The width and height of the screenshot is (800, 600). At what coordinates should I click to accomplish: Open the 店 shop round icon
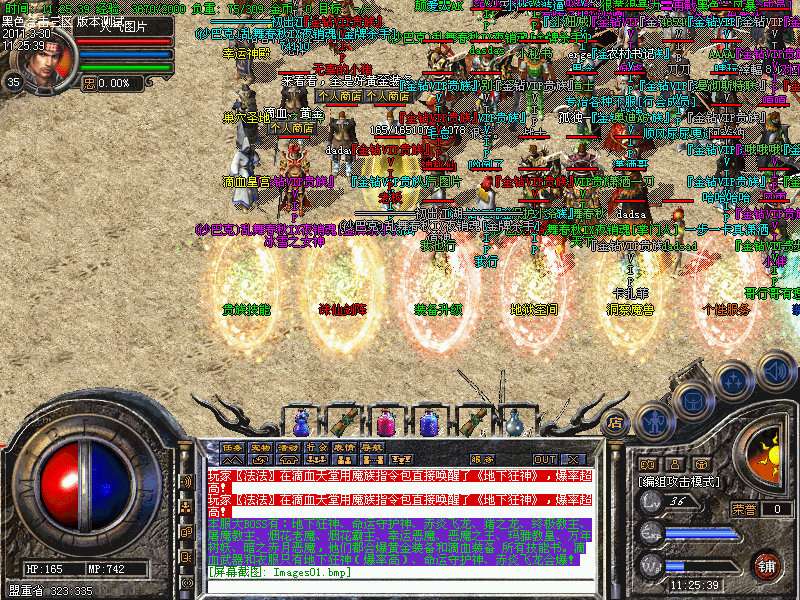[615, 422]
